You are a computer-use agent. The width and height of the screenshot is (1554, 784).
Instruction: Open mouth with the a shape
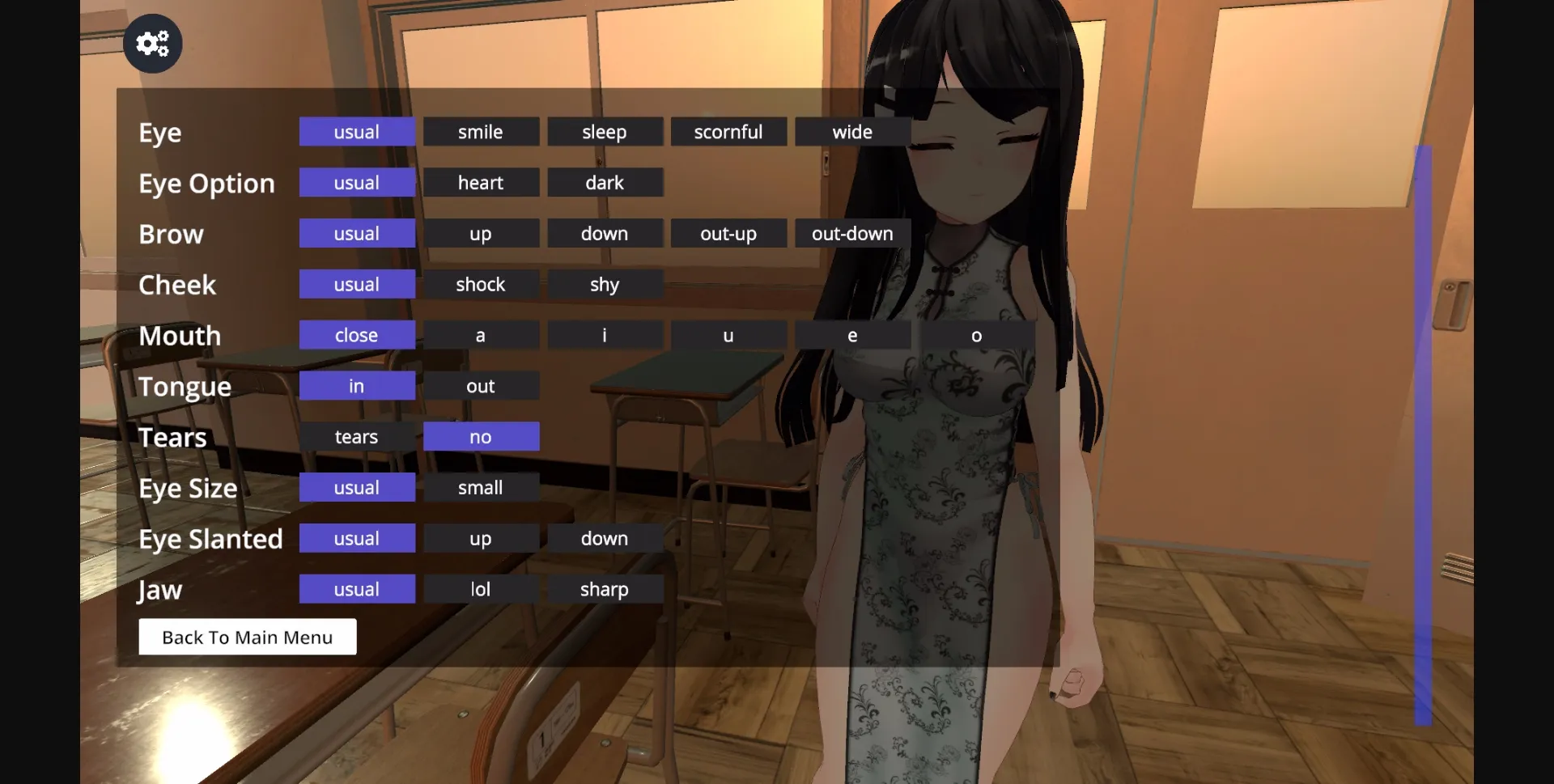click(481, 335)
